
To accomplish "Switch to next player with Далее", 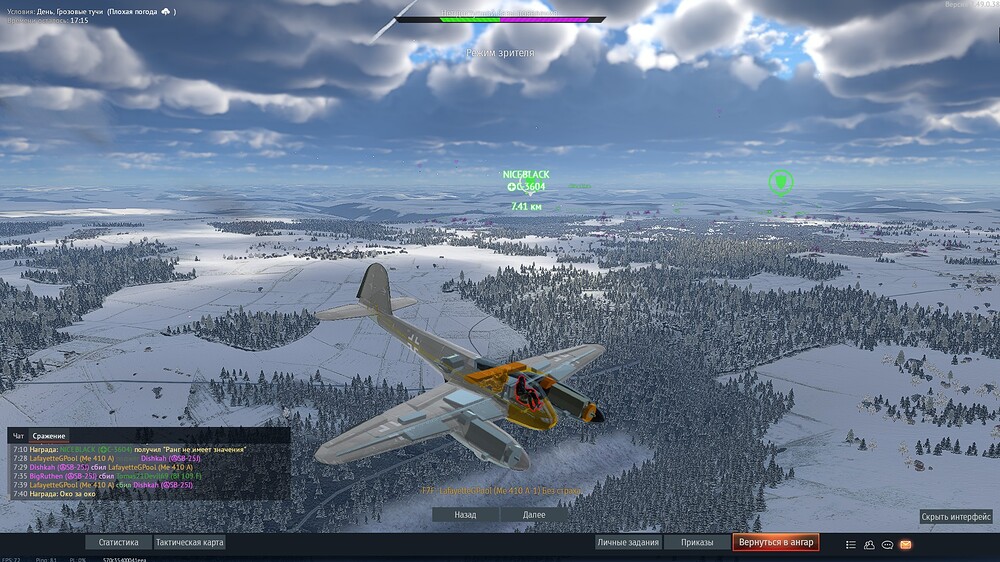I will [536, 514].
